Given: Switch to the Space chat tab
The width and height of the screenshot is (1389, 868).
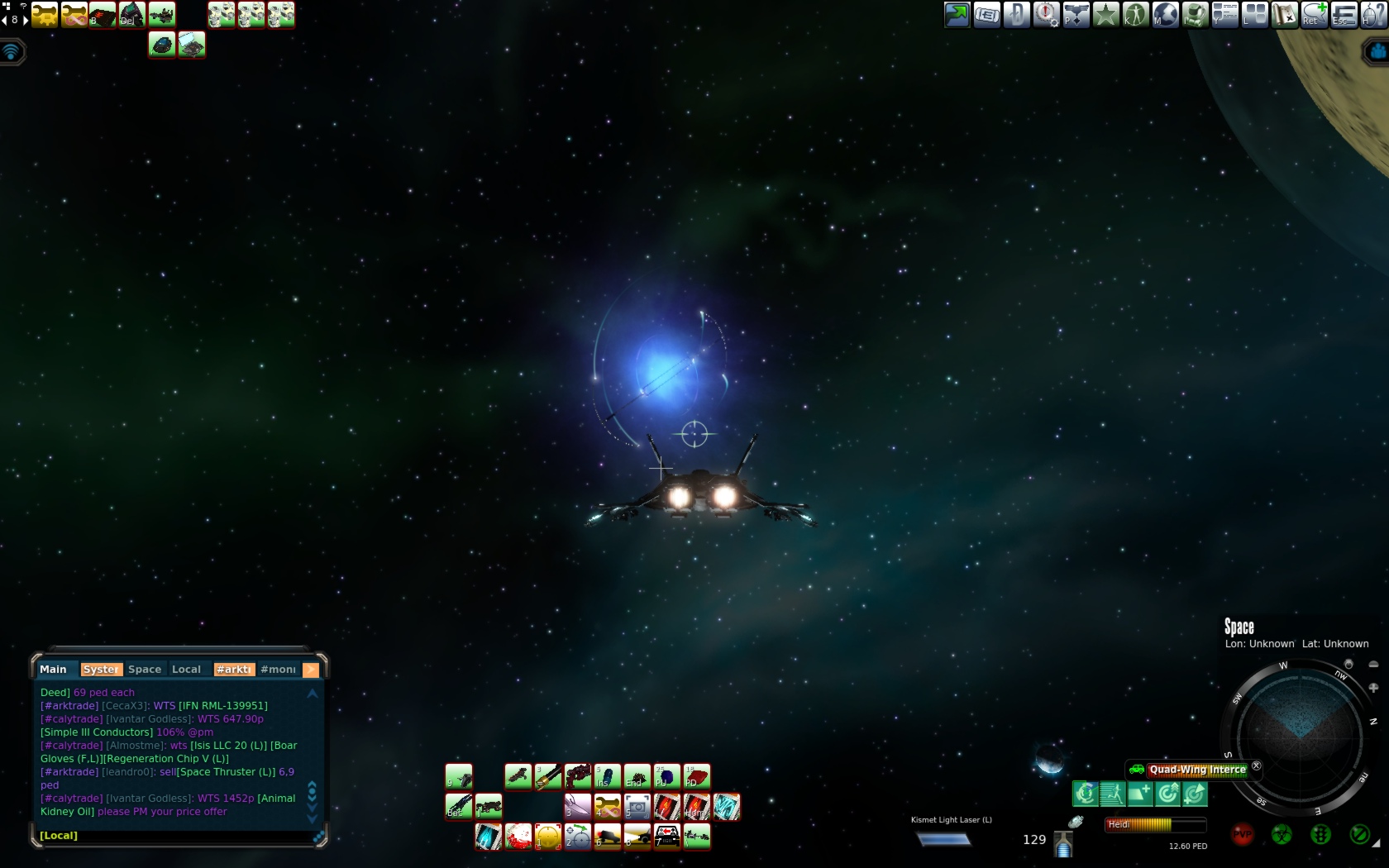Looking at the screenshot, I should click(145, 670).
